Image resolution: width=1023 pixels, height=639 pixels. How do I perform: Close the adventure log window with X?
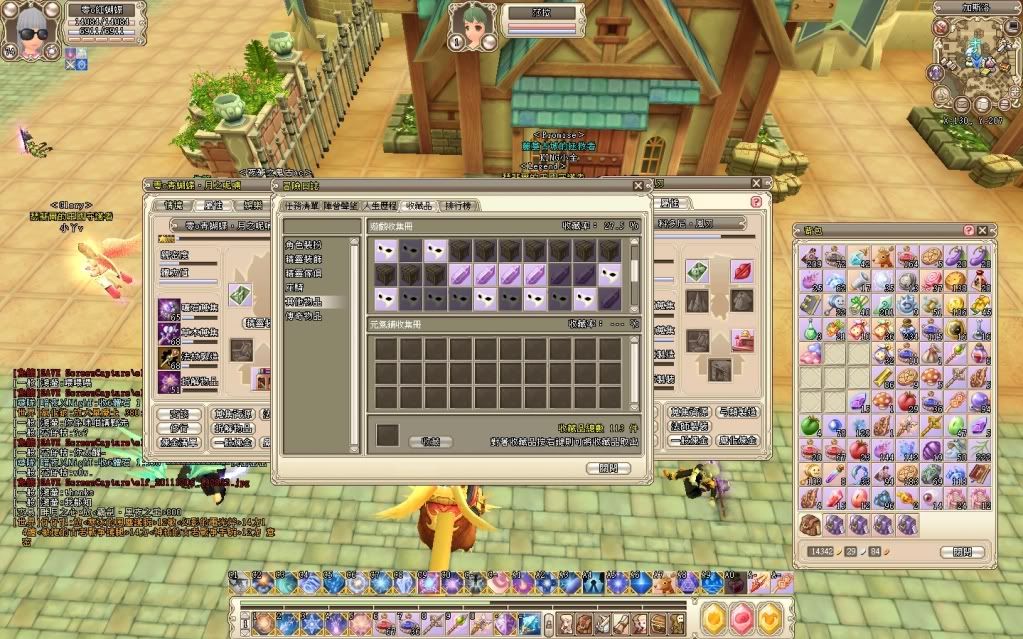point(638,185)
